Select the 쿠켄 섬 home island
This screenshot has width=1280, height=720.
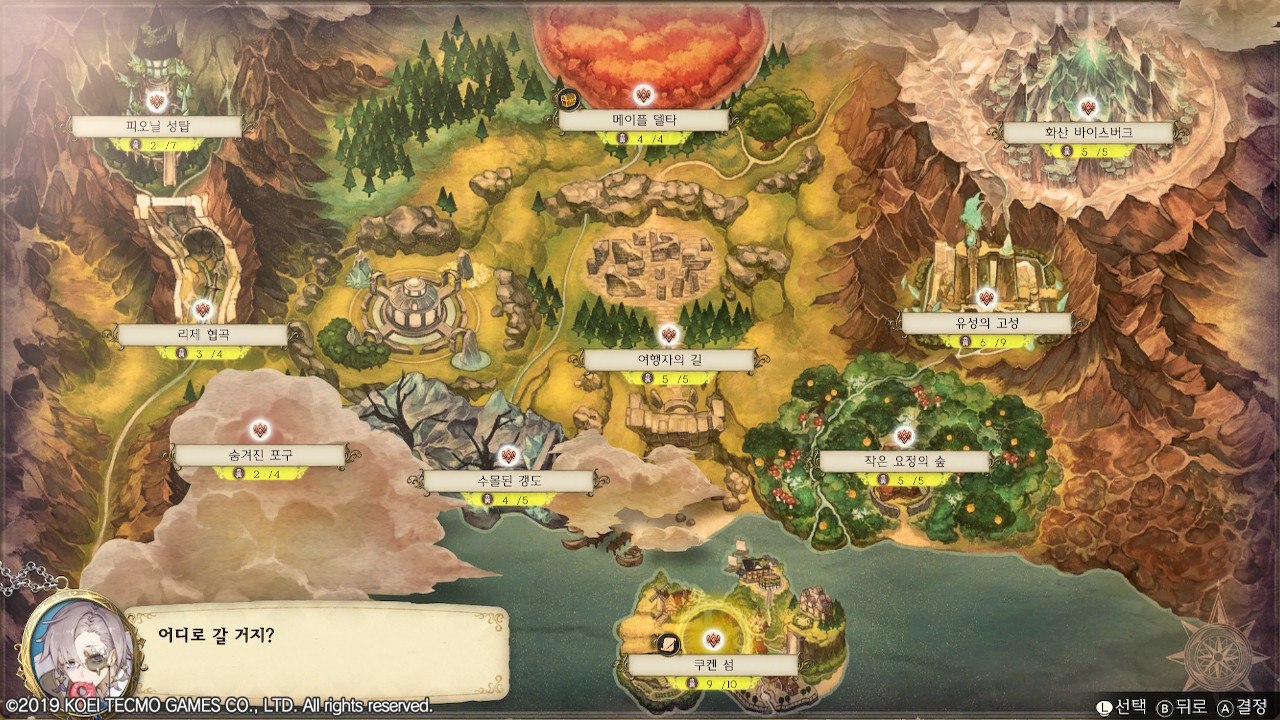coord(712,665)
